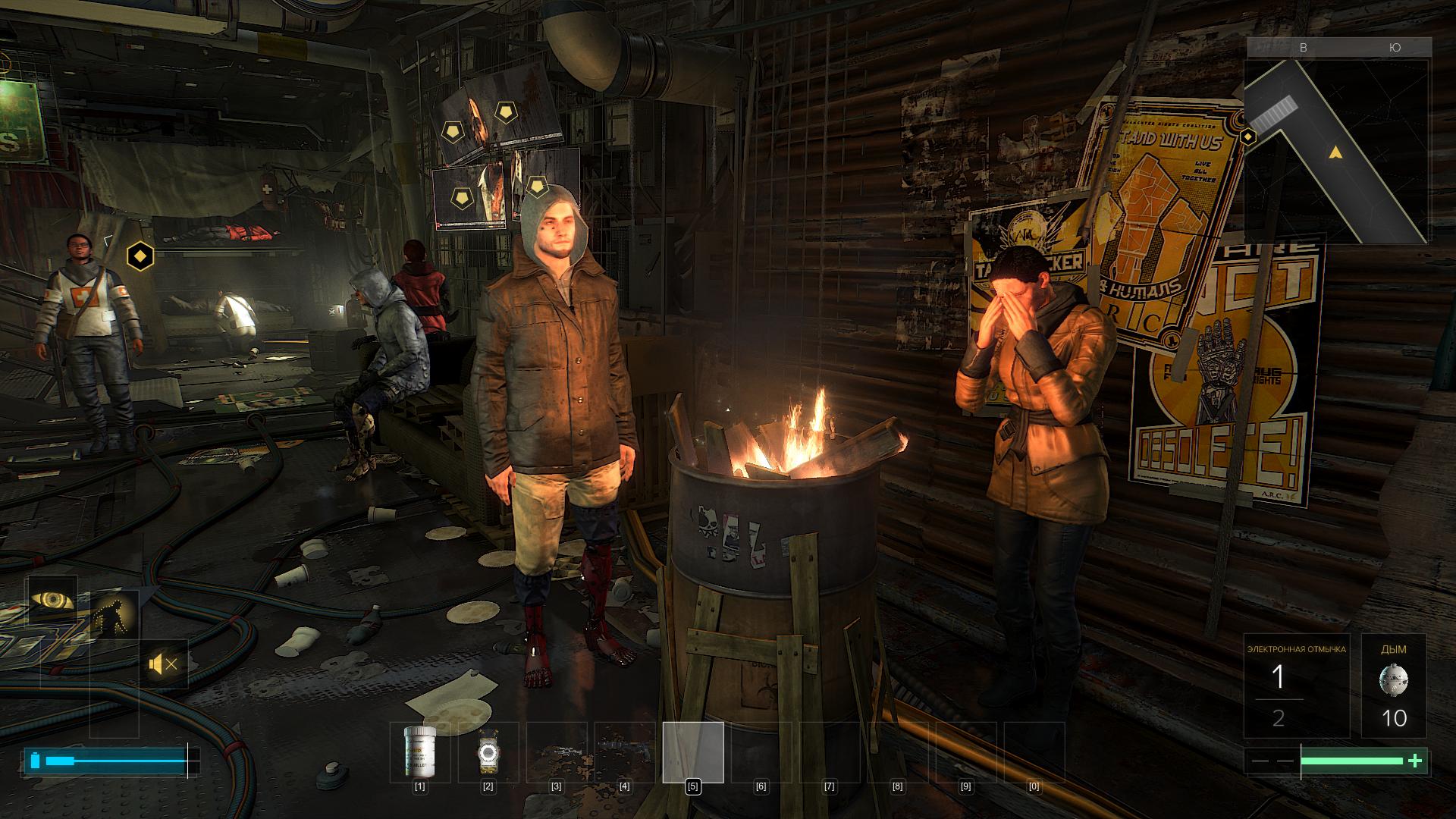Select the painkiller bottle in hotbar slot 1
Viewport: 1456px width, 819px height.
[419, 752]
